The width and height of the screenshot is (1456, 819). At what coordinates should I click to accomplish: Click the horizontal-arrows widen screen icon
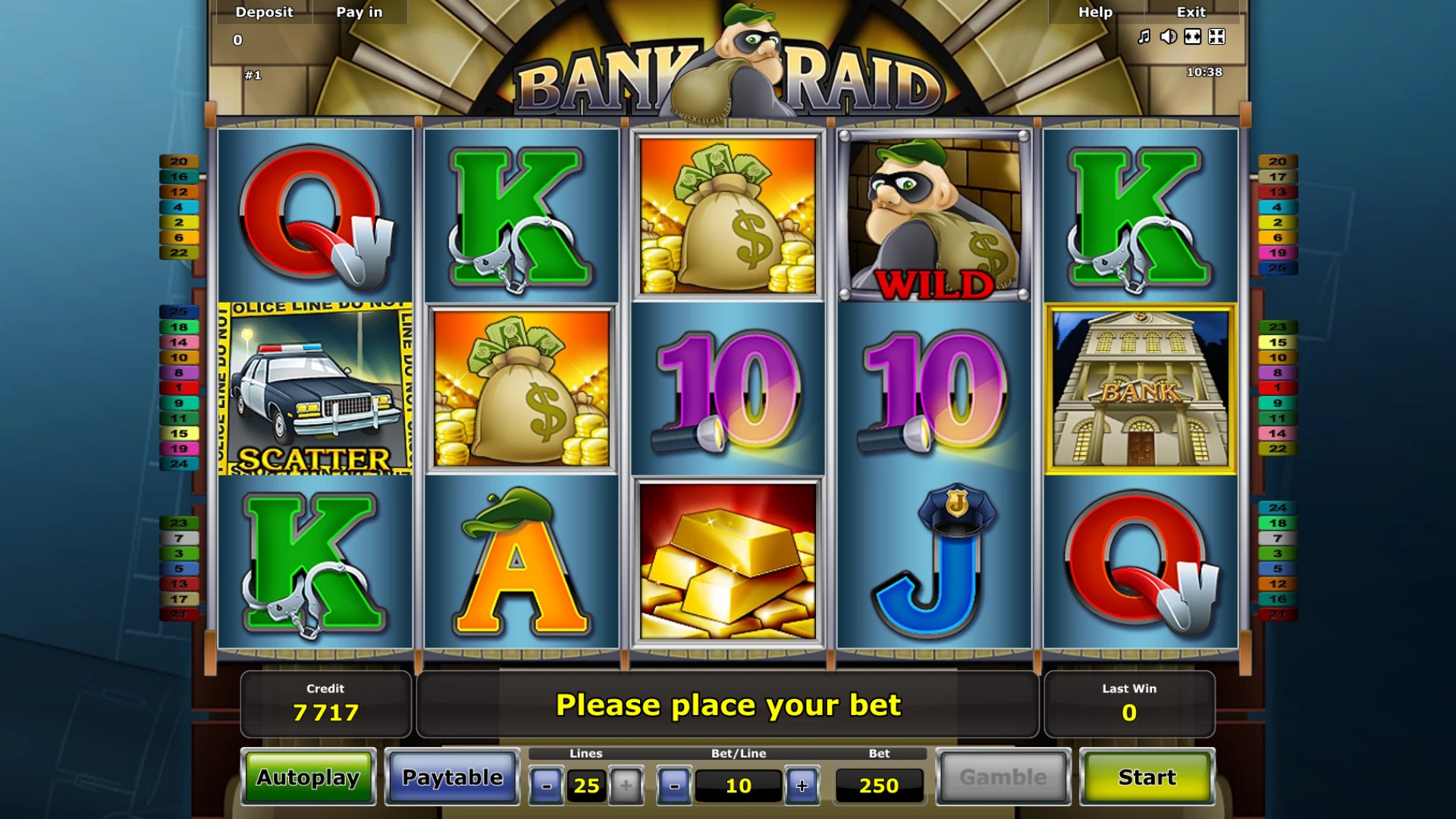(1193, 36)
